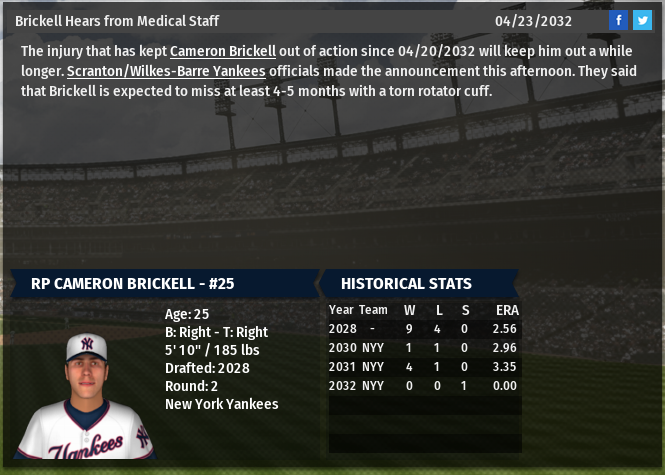Screen dimensions: 665x475
Task: Follow the Scranton/Wilkes-Barre Yankees team link
Action: coord(166,71)
